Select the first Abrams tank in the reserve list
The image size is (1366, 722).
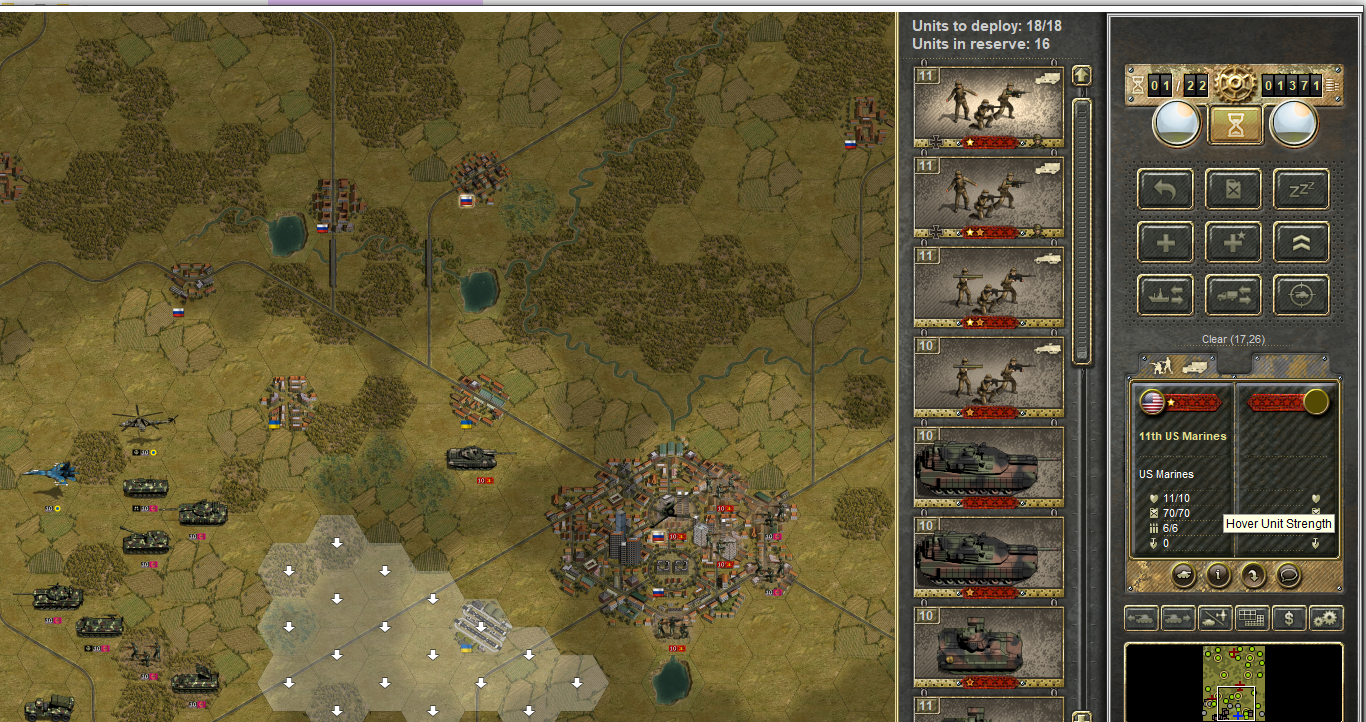(x=989, y=467)
